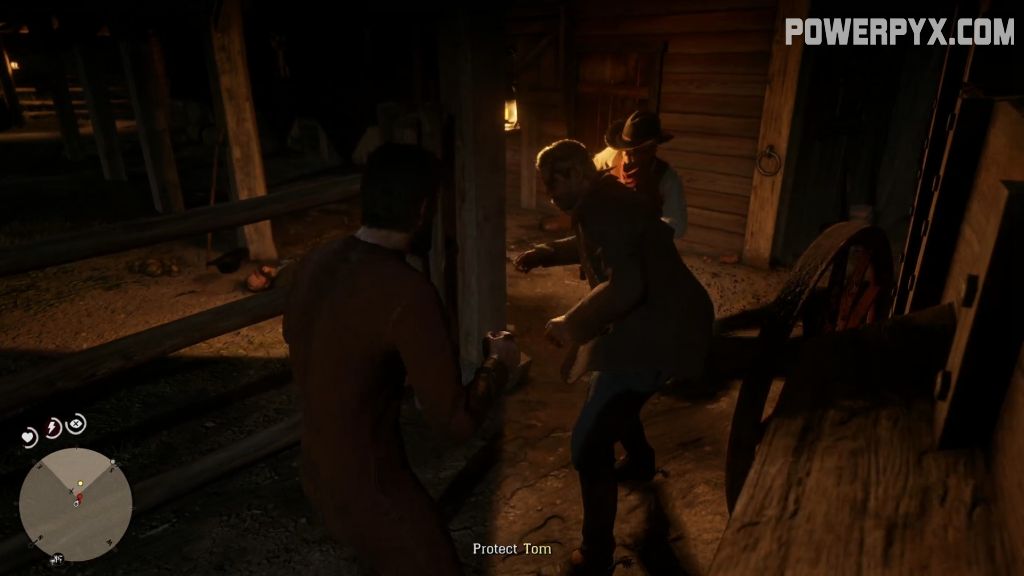Select the stamina core lightning icon
Screen dimensions: 1024x576
pyautogui.click(x=53, y=428)
